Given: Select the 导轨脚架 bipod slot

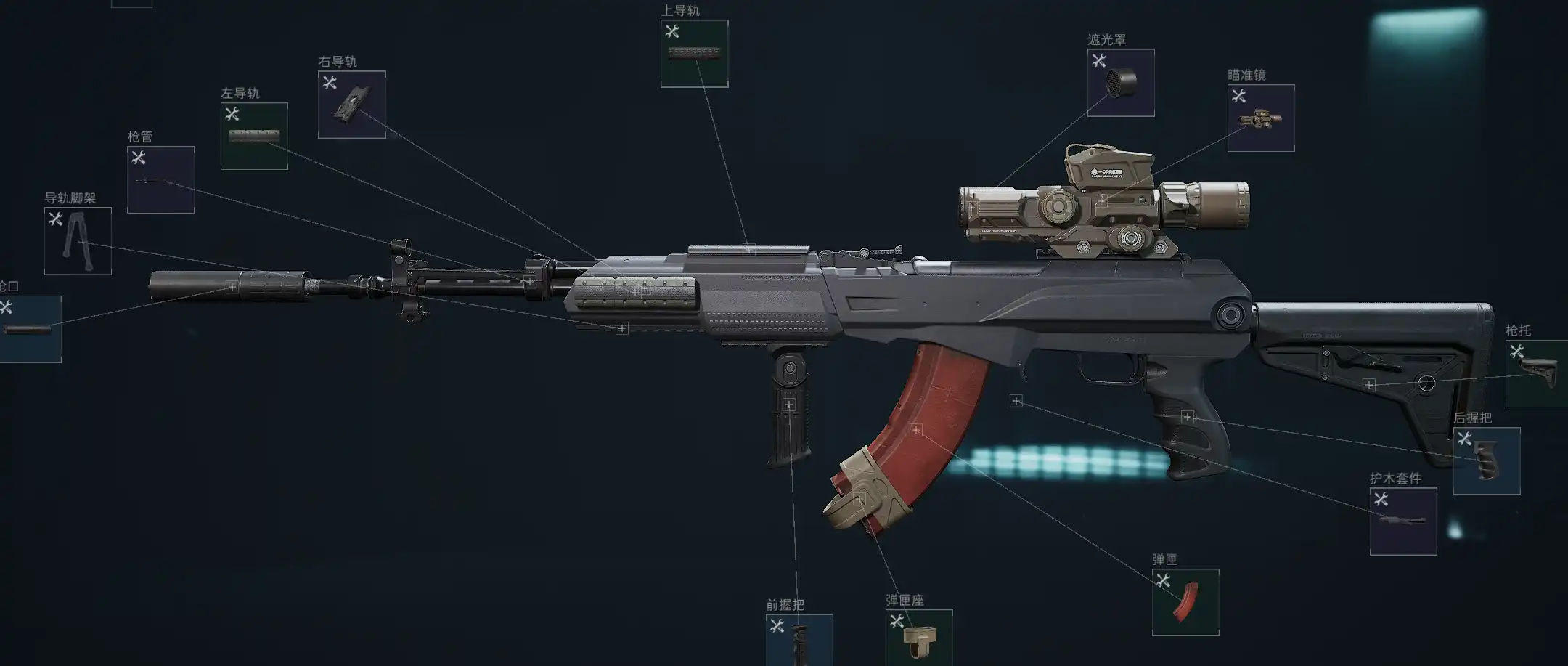Looking at the screenshot, I should click(78, 241).
